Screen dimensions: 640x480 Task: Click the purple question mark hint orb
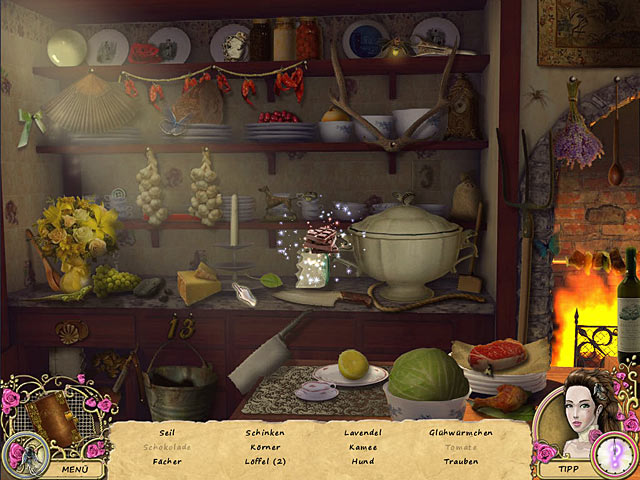coord(610,455)
